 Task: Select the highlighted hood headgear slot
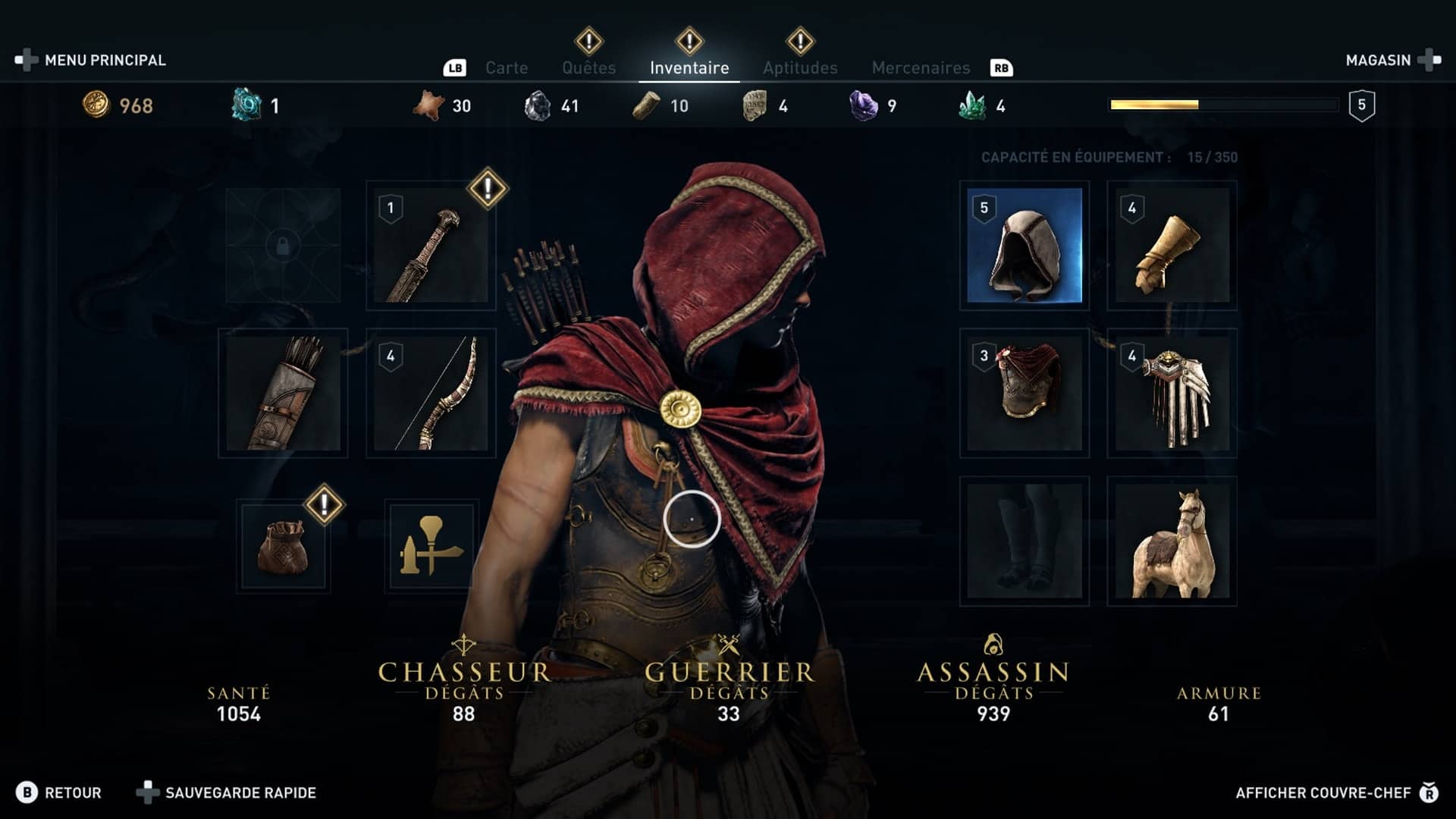coord(1024,246)
